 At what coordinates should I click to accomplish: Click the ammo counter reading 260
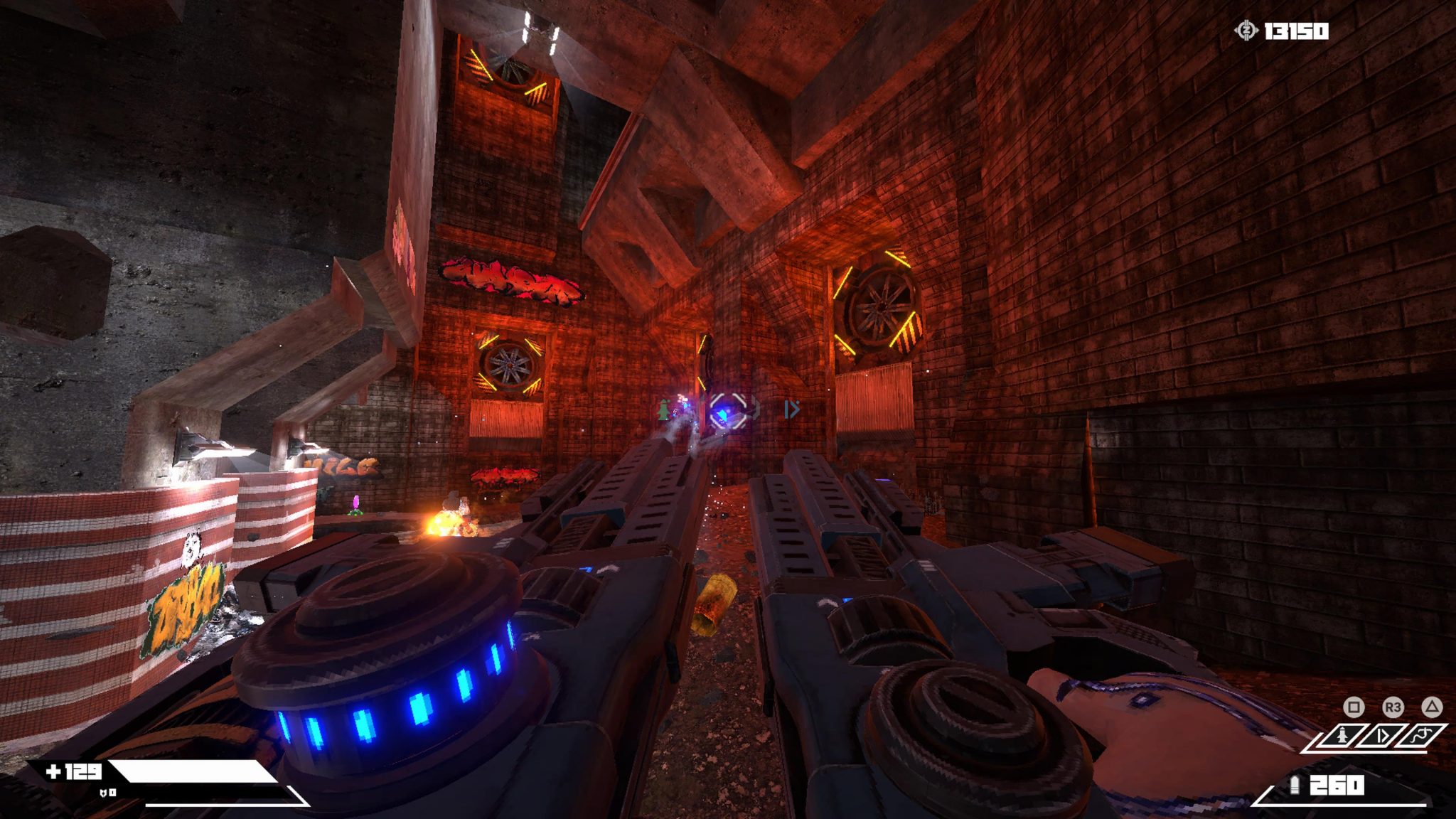point(1337,785)
